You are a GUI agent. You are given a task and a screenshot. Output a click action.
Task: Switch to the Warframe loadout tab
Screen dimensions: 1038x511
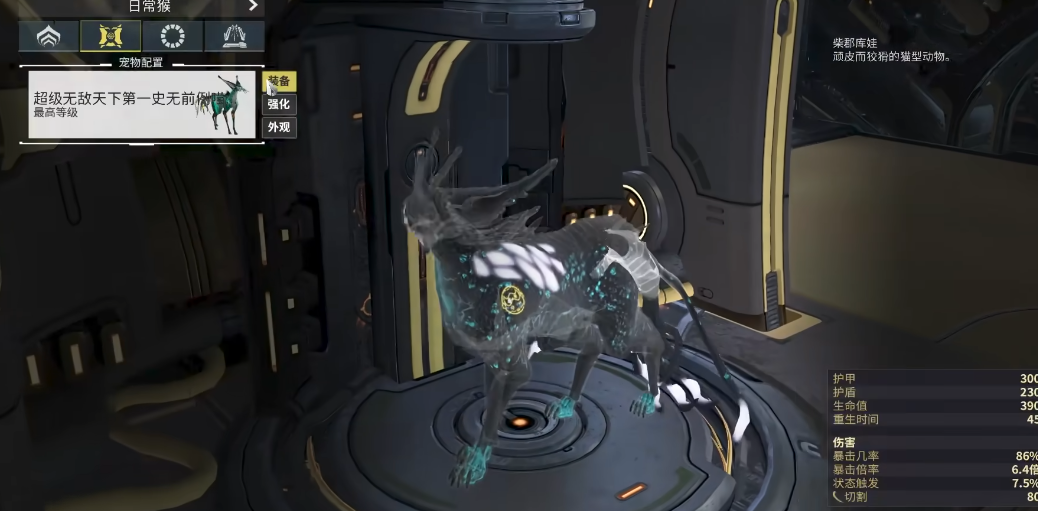pyautogui.click(x=48, y=37)
